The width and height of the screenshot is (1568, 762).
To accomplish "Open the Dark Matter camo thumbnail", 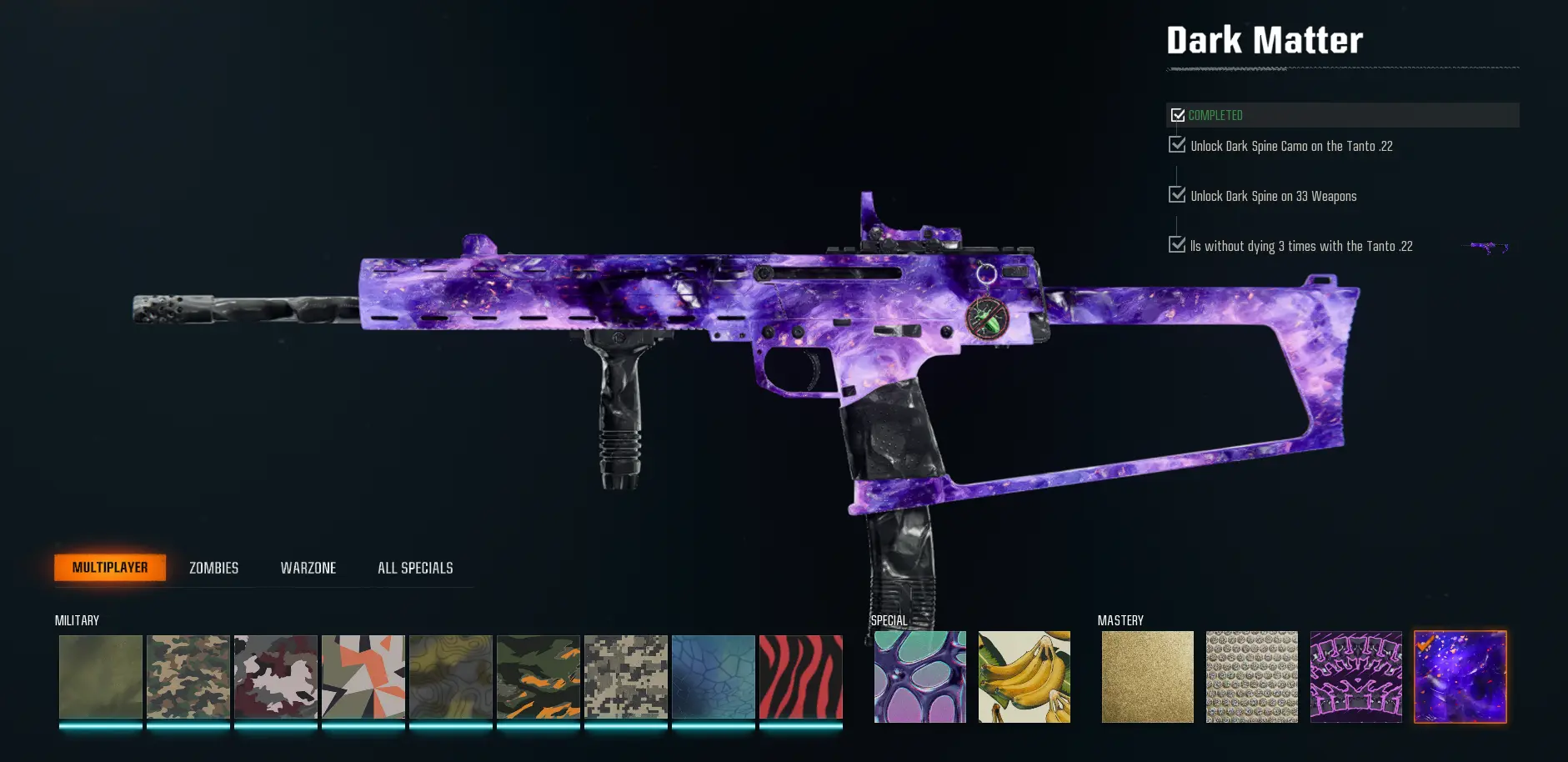I will coord(1460,677).
